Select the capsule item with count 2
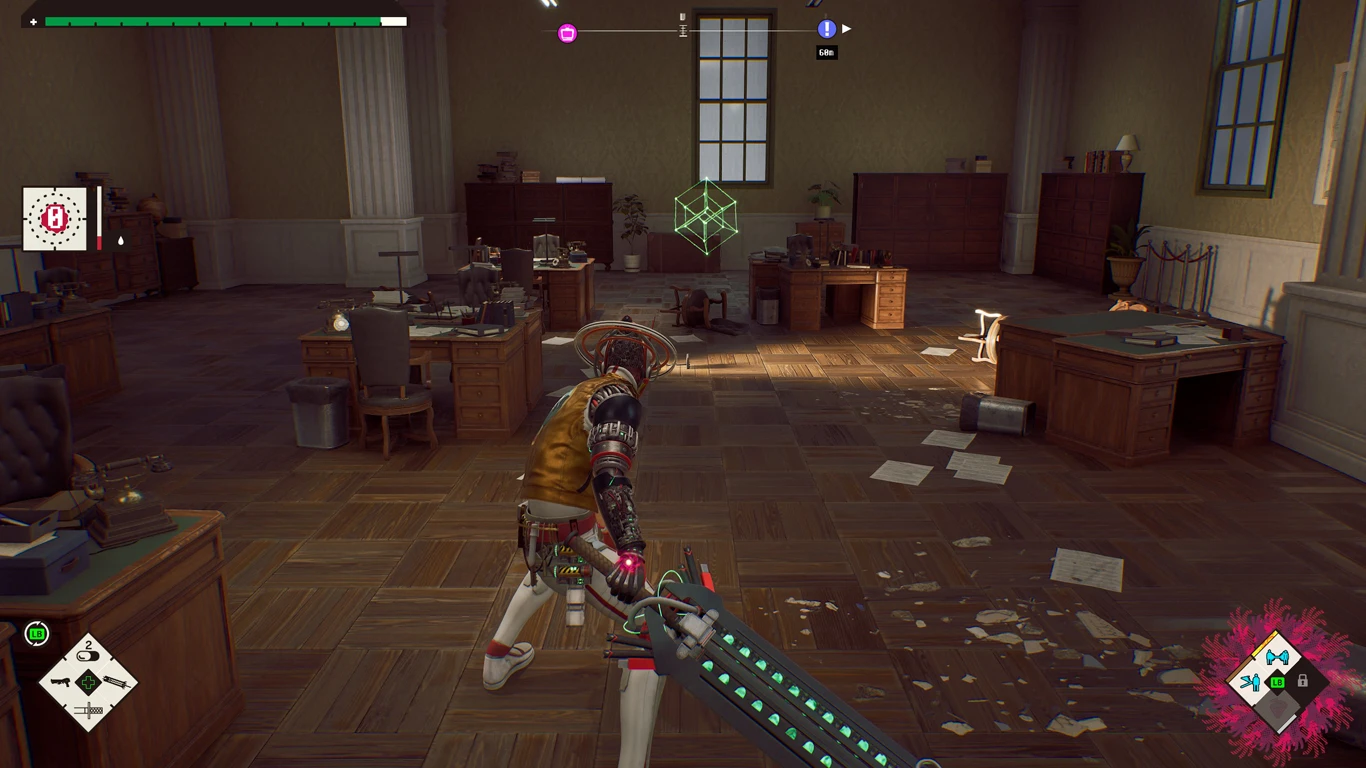Image resolution: width=1366 pixels, height=768 pixels. tap(89, 656)
